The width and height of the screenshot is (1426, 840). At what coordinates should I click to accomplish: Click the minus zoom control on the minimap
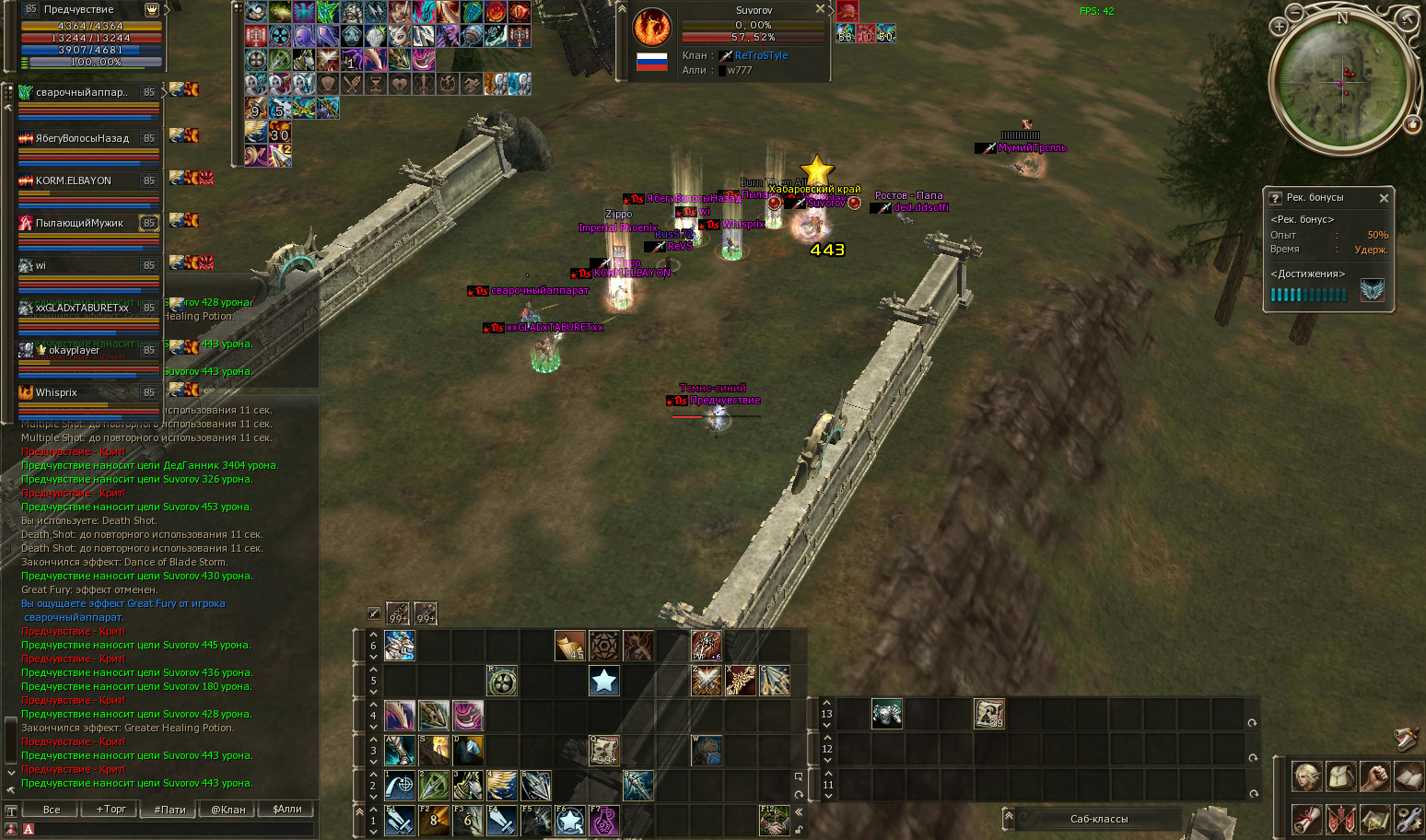click(x=1294, y=13)
